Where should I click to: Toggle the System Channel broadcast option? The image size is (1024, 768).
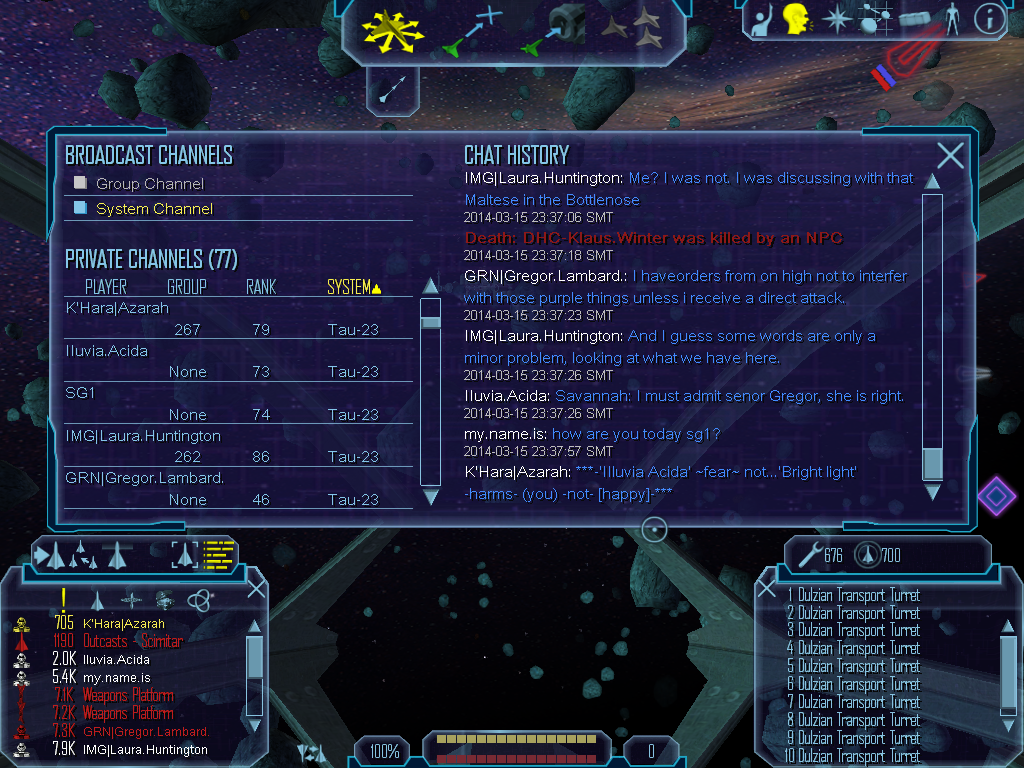pyautogui.click(x=81, y=208)
